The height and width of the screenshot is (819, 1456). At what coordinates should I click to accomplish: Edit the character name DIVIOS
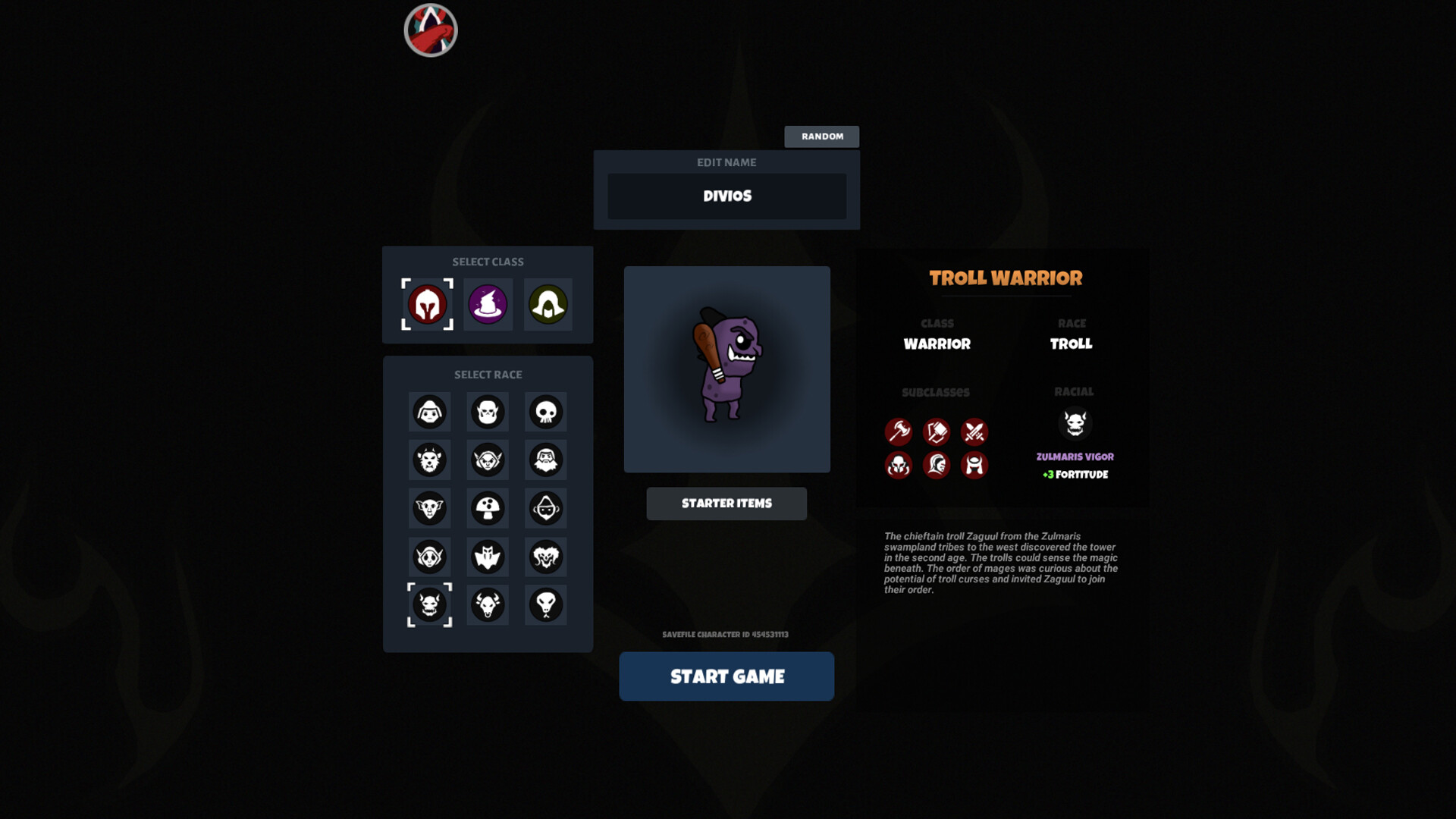click(x=726, y=196)
